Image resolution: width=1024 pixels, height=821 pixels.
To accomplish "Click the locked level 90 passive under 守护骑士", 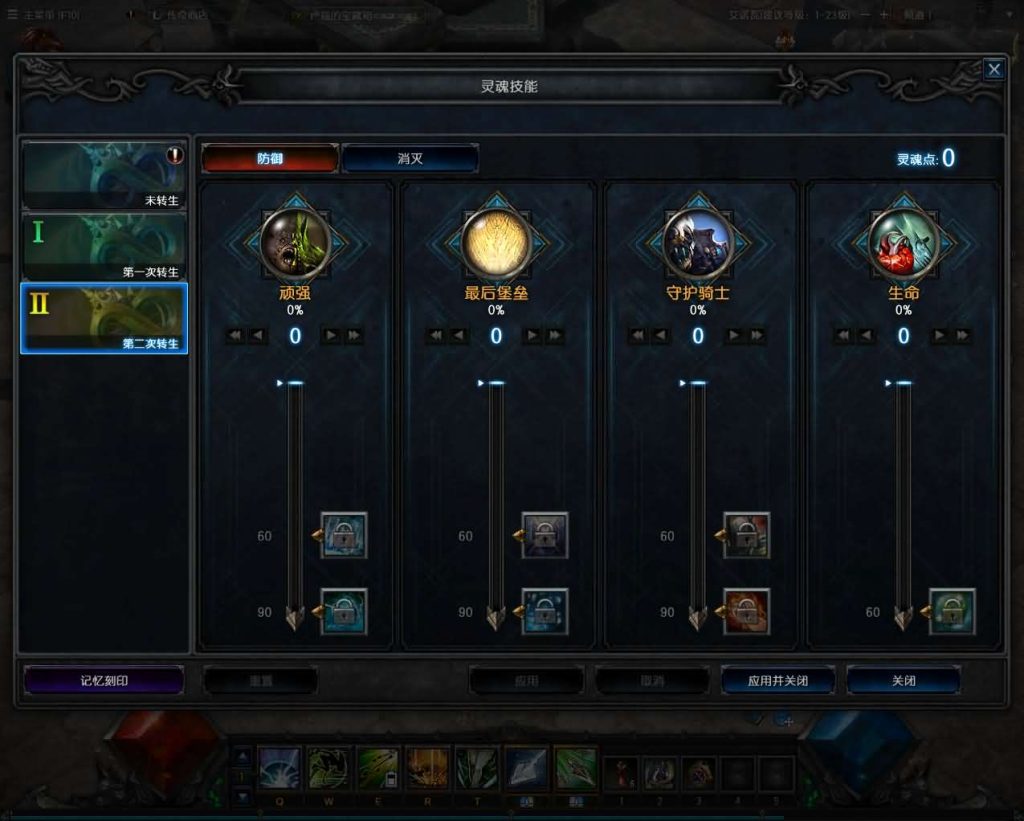I will pyautogui.click(x=747, y=612).
